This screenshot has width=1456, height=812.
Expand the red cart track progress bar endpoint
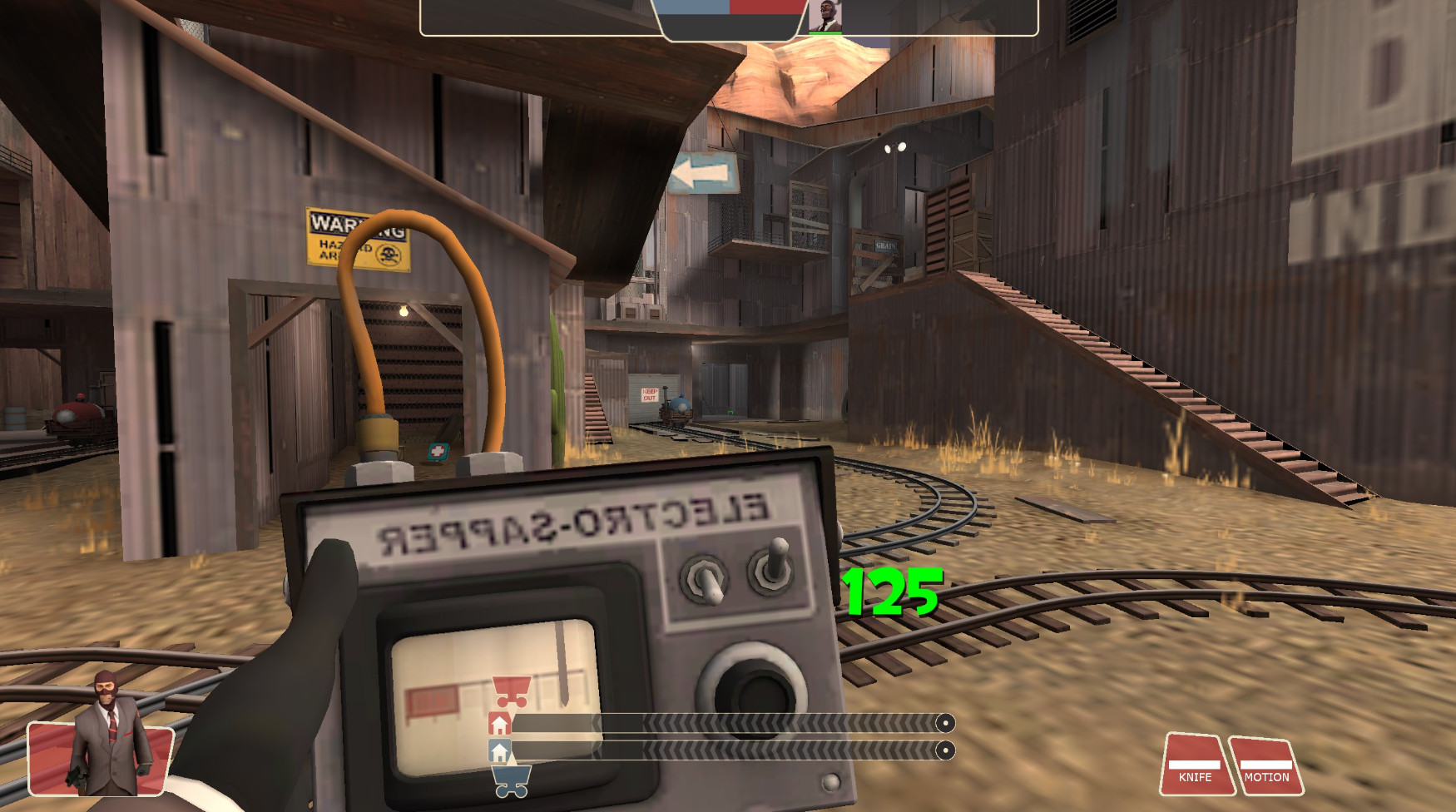pos(944,720)
